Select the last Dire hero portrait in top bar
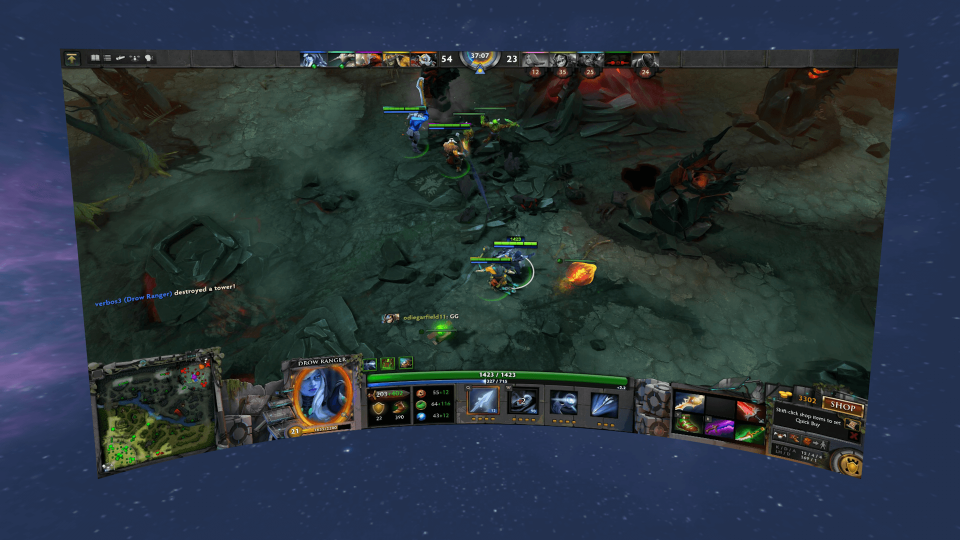This screenshot has height=540, width=960. 645,60
